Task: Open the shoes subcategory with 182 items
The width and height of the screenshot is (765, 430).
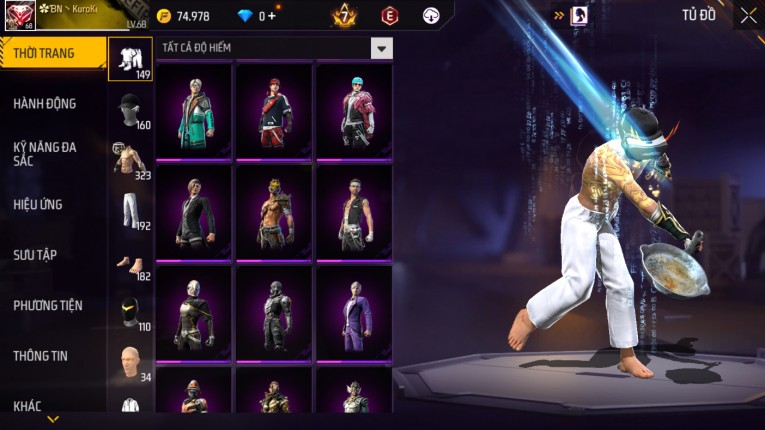Action: [x=130, y=263]
